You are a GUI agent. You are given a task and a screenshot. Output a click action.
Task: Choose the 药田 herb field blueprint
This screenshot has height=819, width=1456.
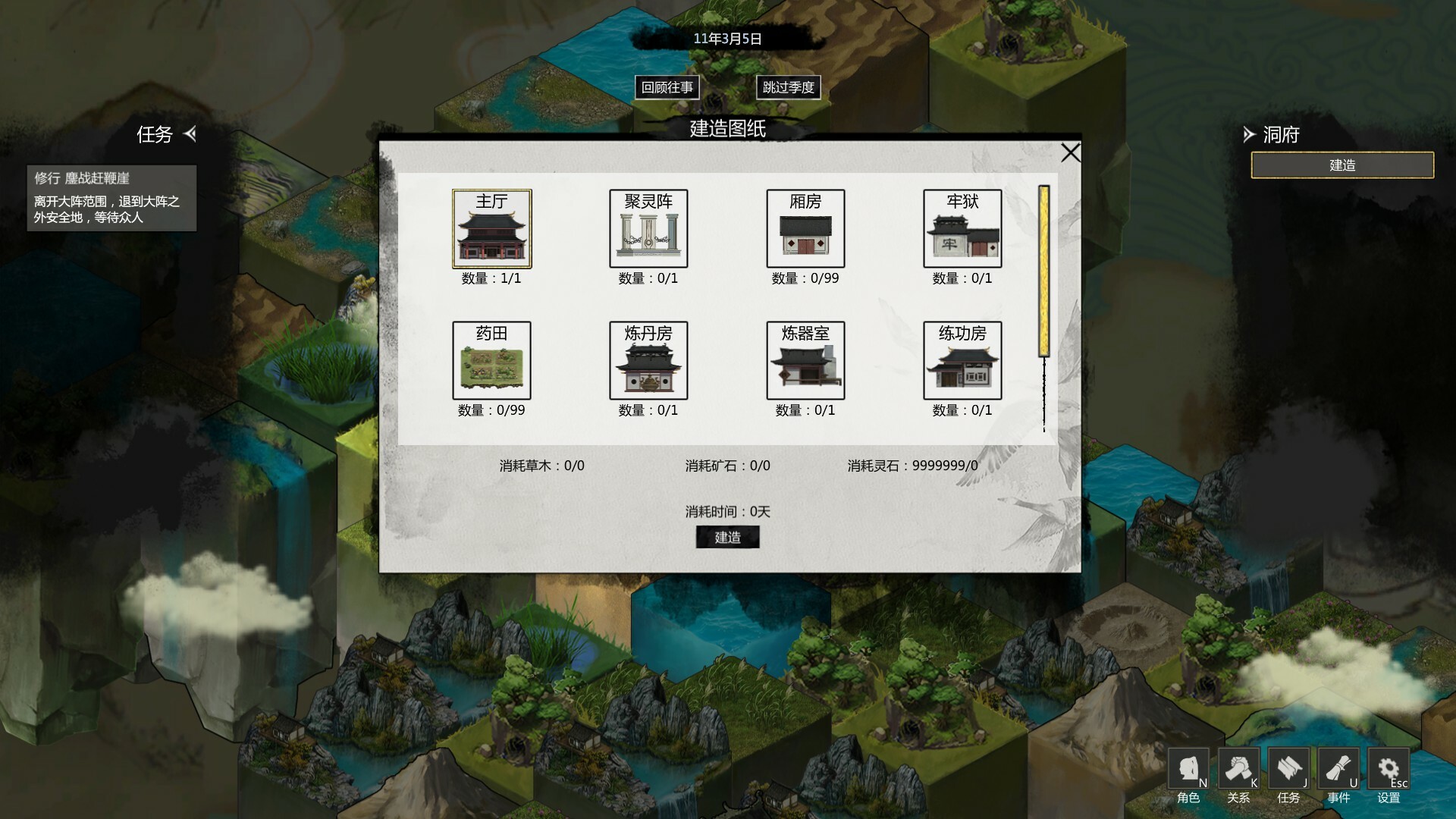pyautogui.click(x=491, y=361)
